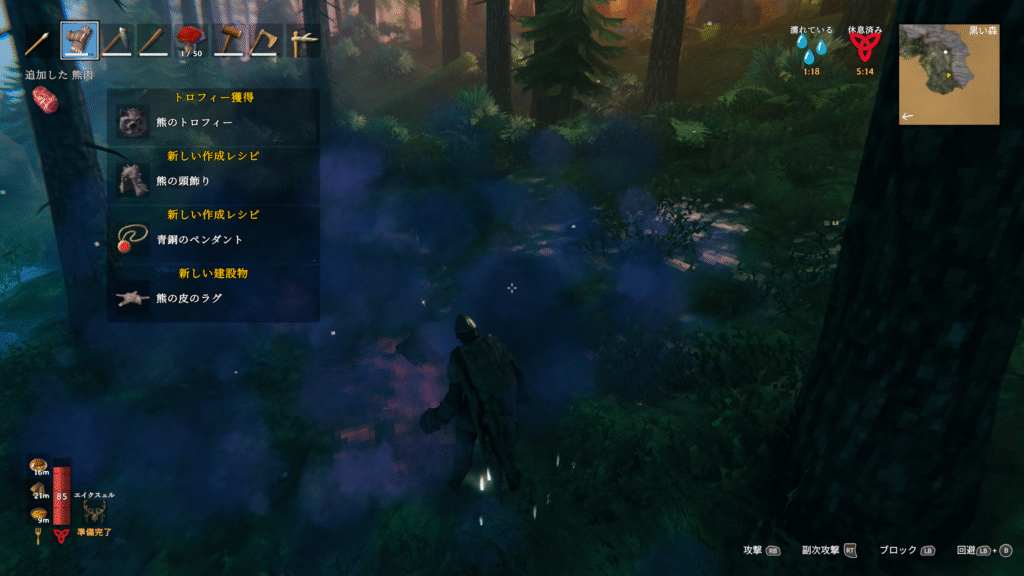The width and height of the screenshot is (1024, 576).
Task: Click the food icon with 9m remaining
Action: coord(40,514)
